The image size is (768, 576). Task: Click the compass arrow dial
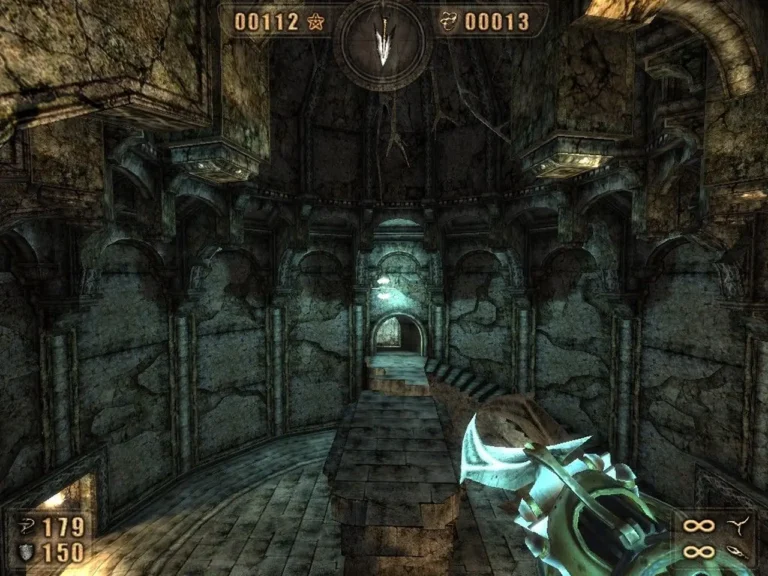(x=384, y=42)
